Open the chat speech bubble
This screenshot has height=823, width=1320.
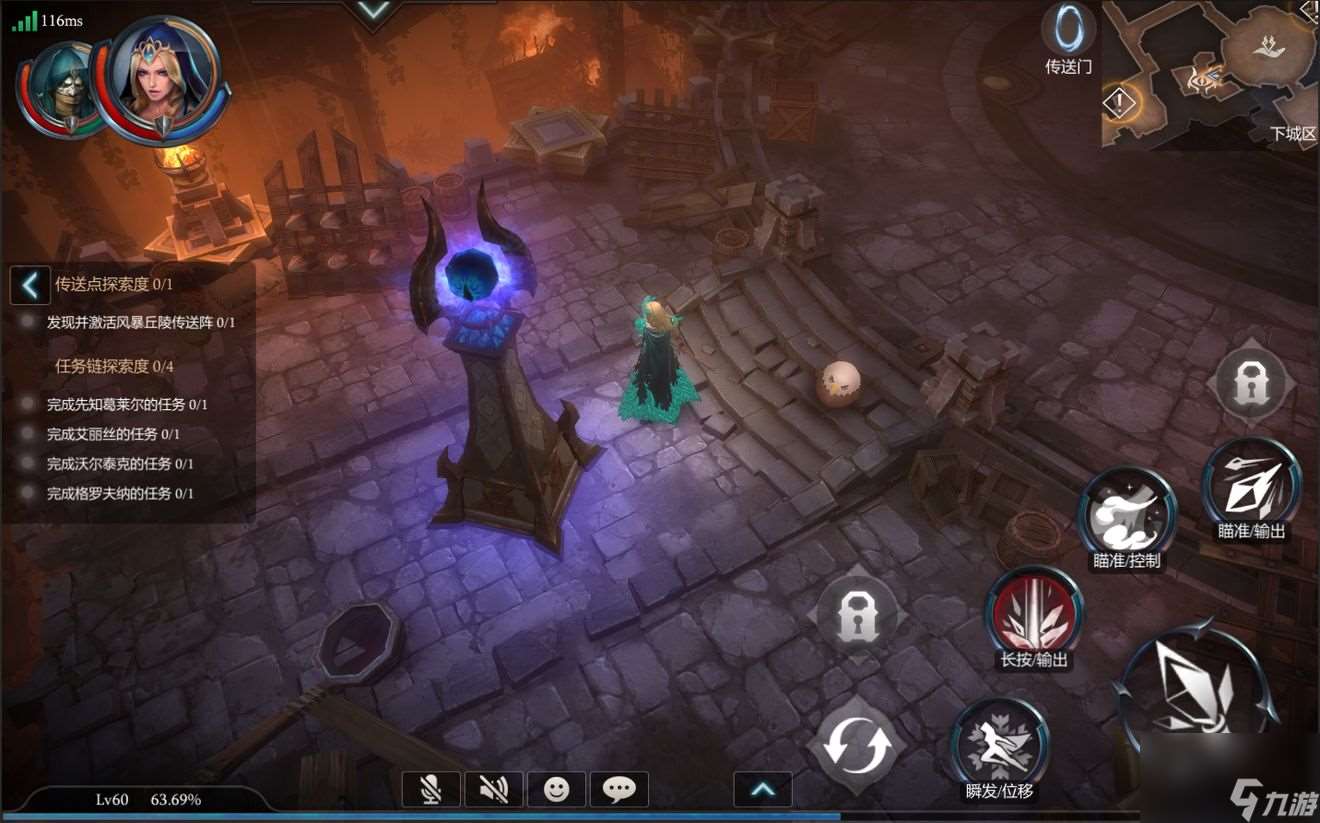coord(619,790)
